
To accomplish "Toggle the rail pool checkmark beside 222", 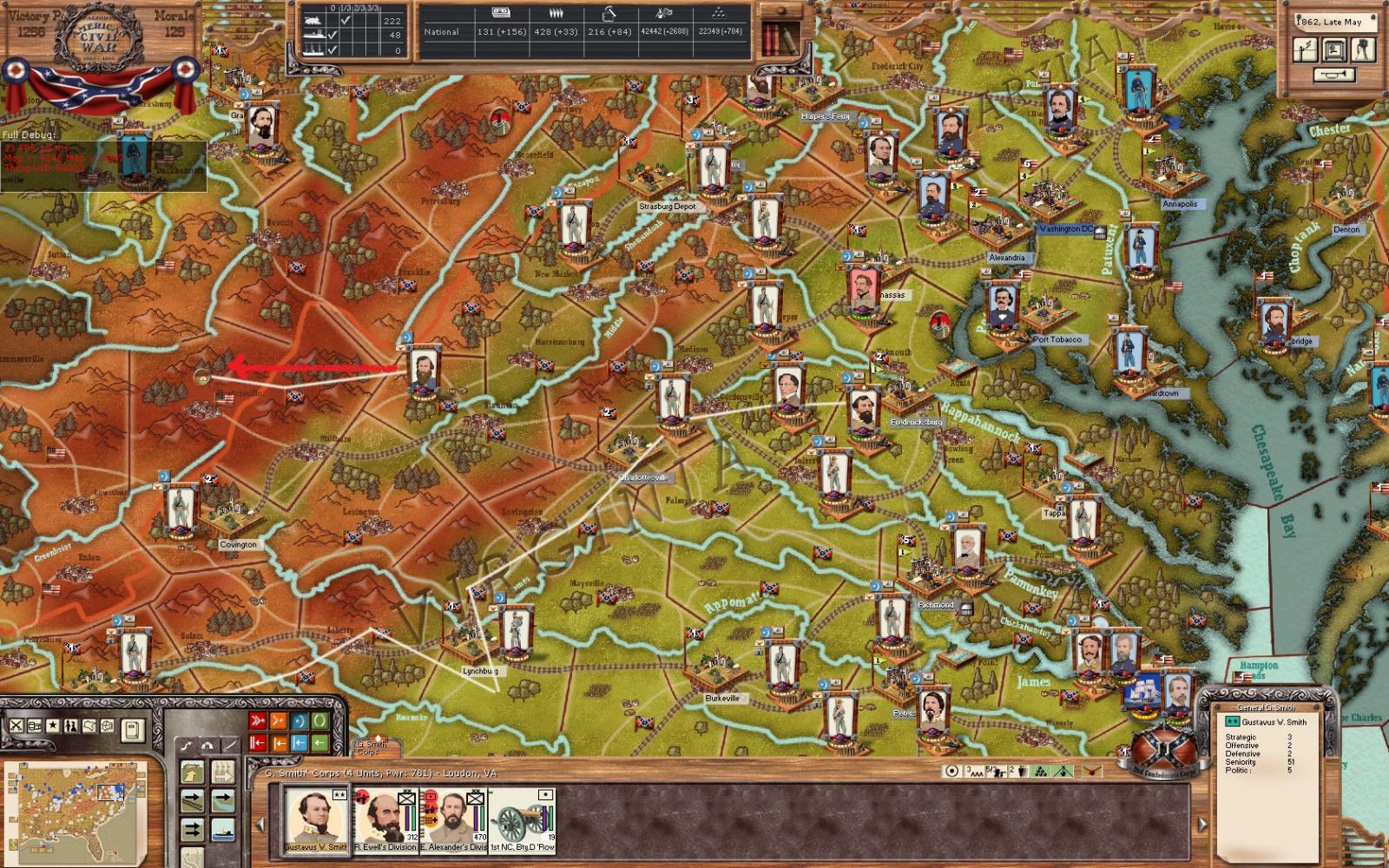I will click(345, 20).
